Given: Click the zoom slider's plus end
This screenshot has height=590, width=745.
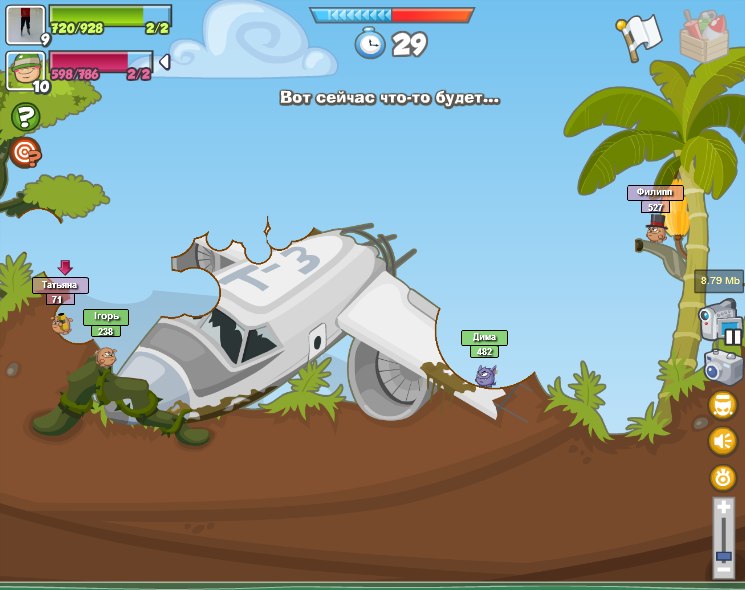Looking at the screenshot, I should [723, 508].
